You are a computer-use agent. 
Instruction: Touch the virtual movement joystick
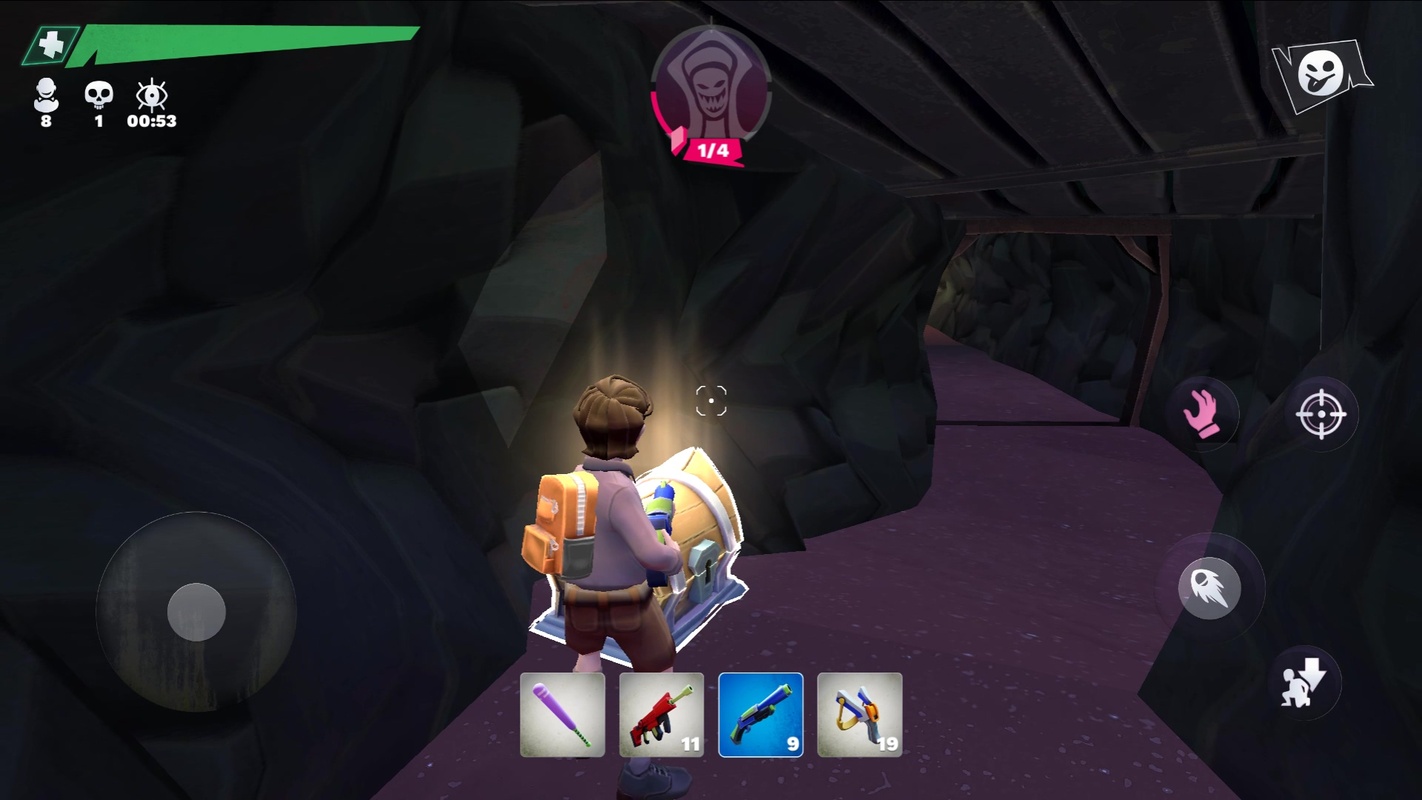click(196, 611)
